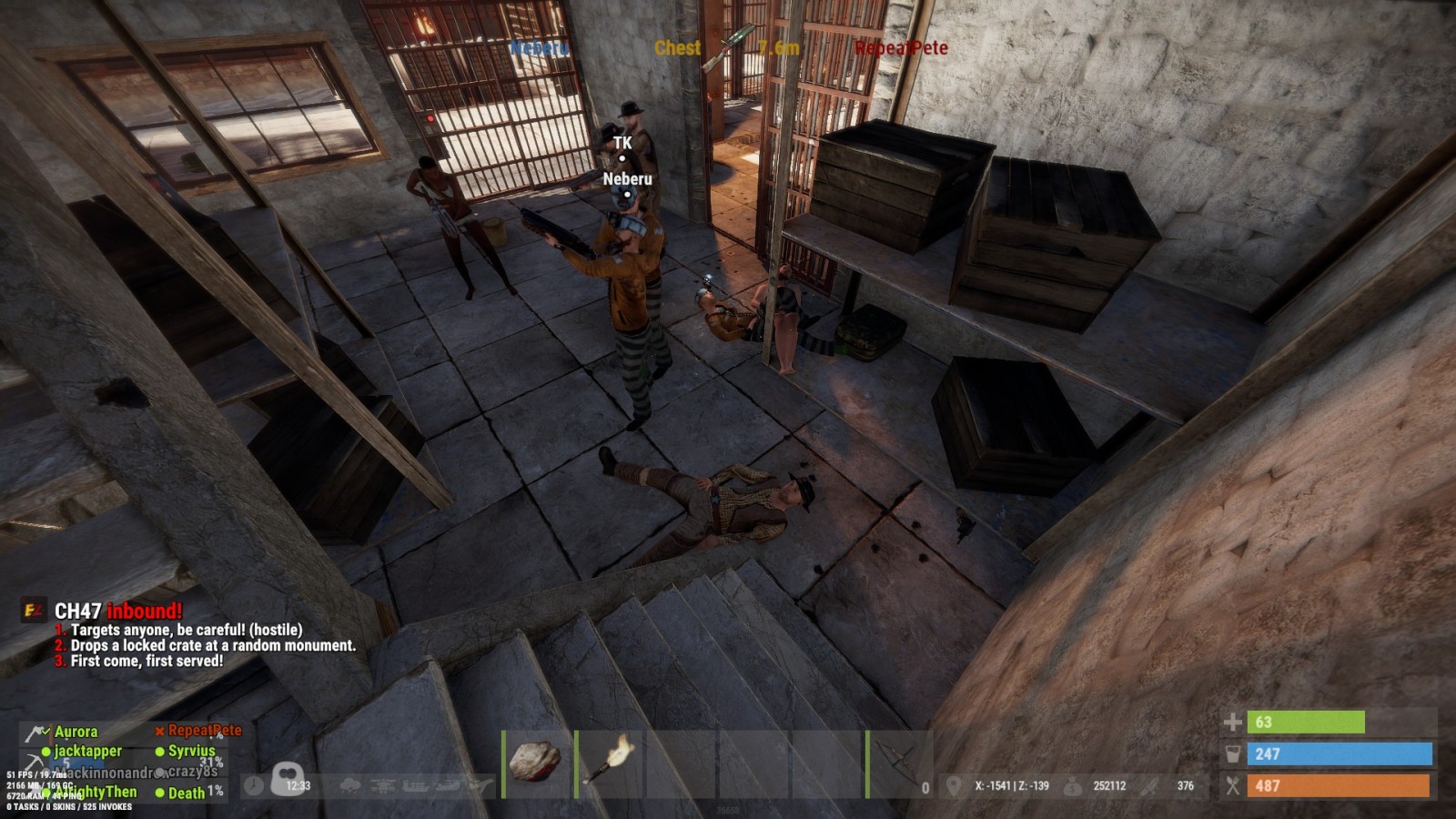The image size is (1456, 819).
Task: Click the money bag balance icon
Action: coord(1073,785)
